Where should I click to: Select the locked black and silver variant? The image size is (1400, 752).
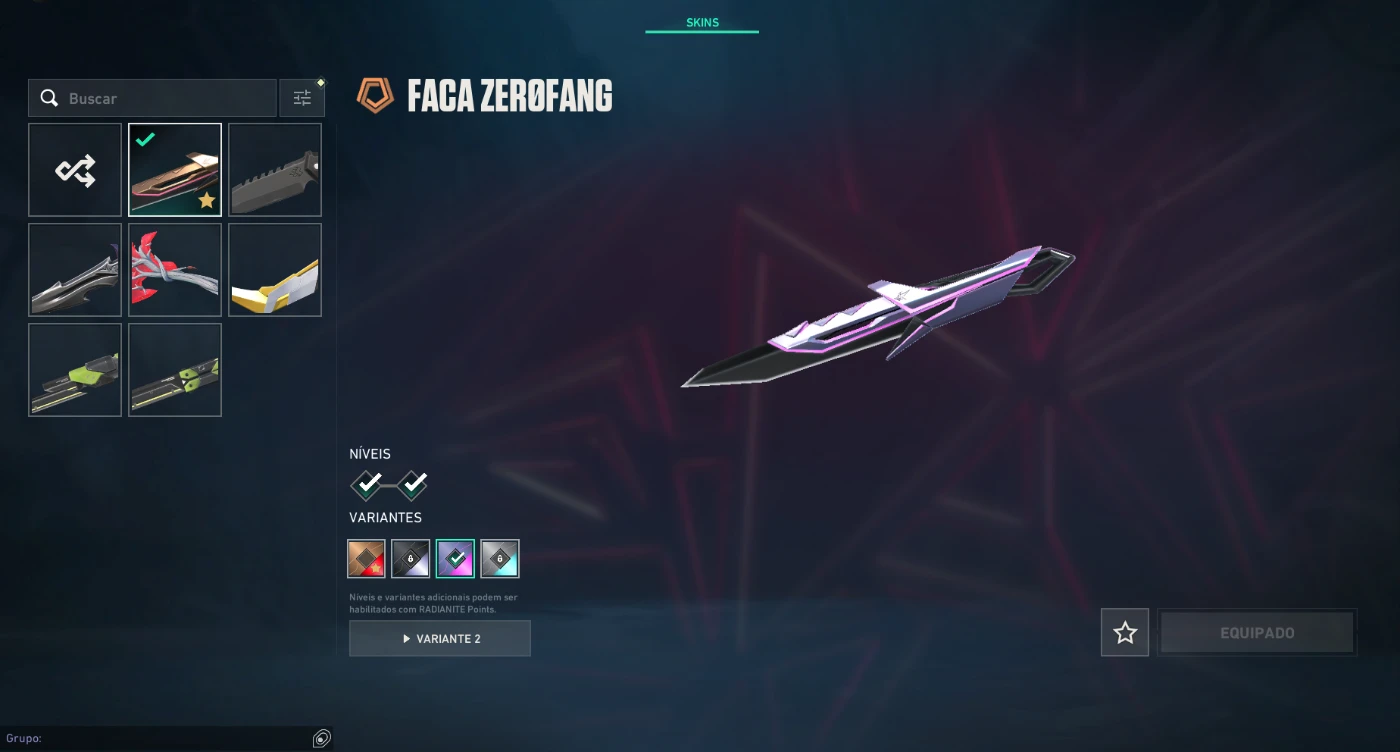point(411,559)
